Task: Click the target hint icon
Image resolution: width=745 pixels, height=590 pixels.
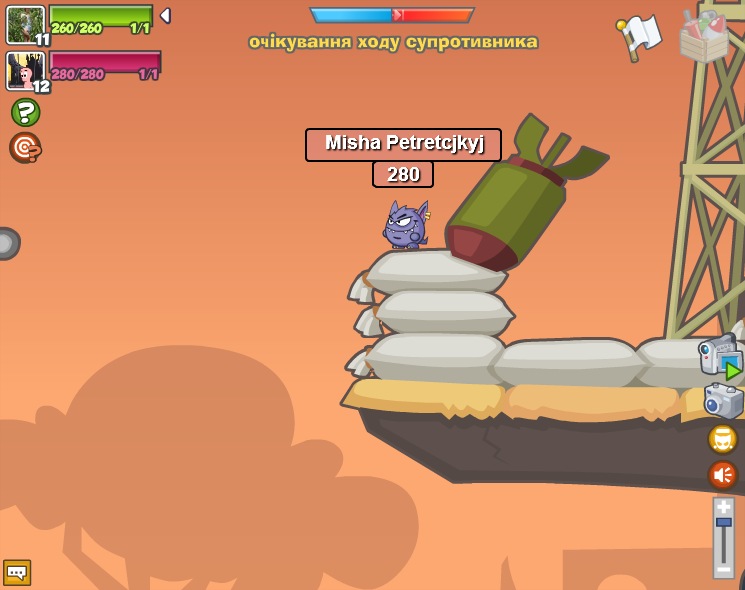Action: 25,147
